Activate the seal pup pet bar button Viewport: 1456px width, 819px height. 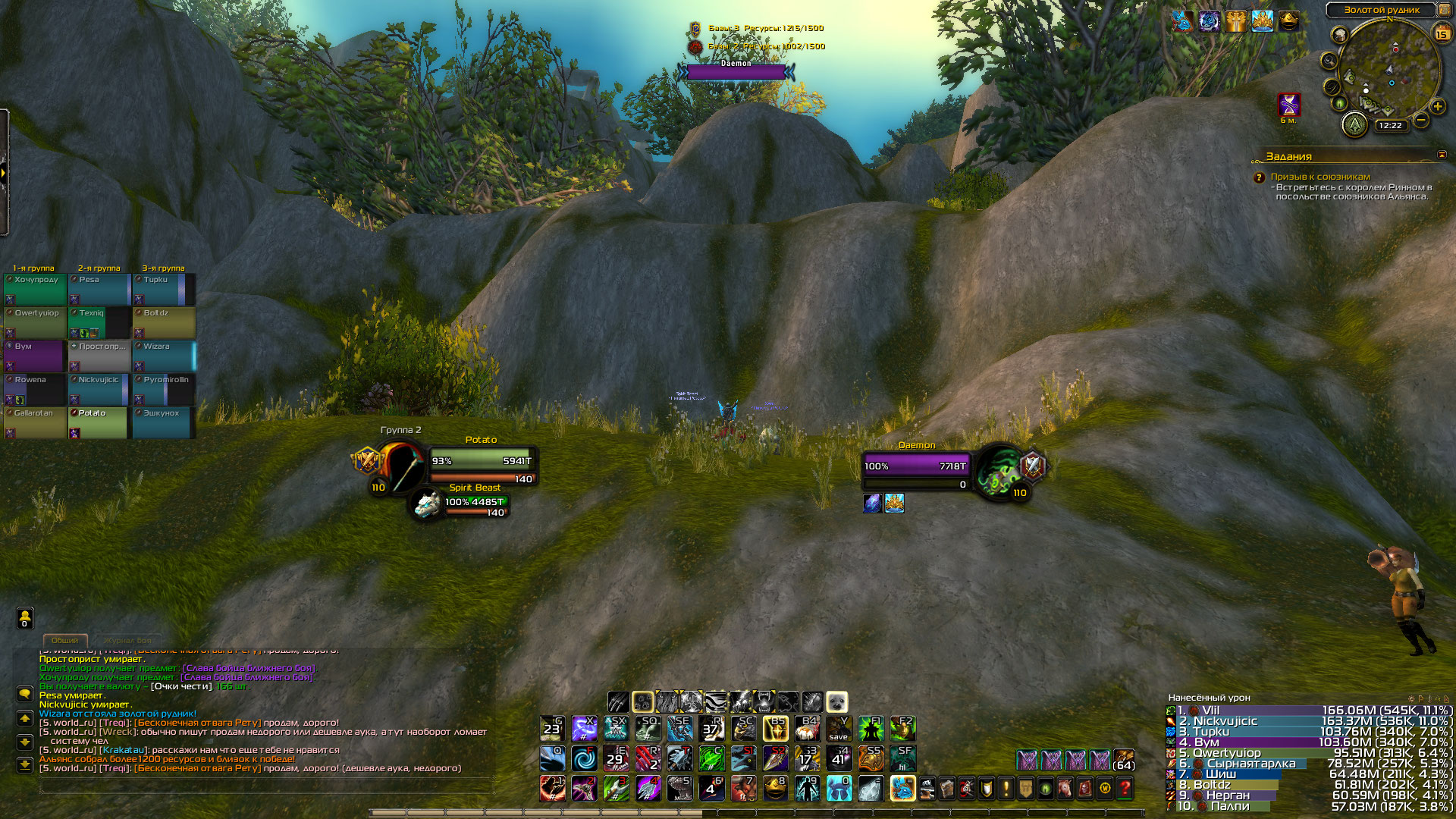[x=836, y=701]
